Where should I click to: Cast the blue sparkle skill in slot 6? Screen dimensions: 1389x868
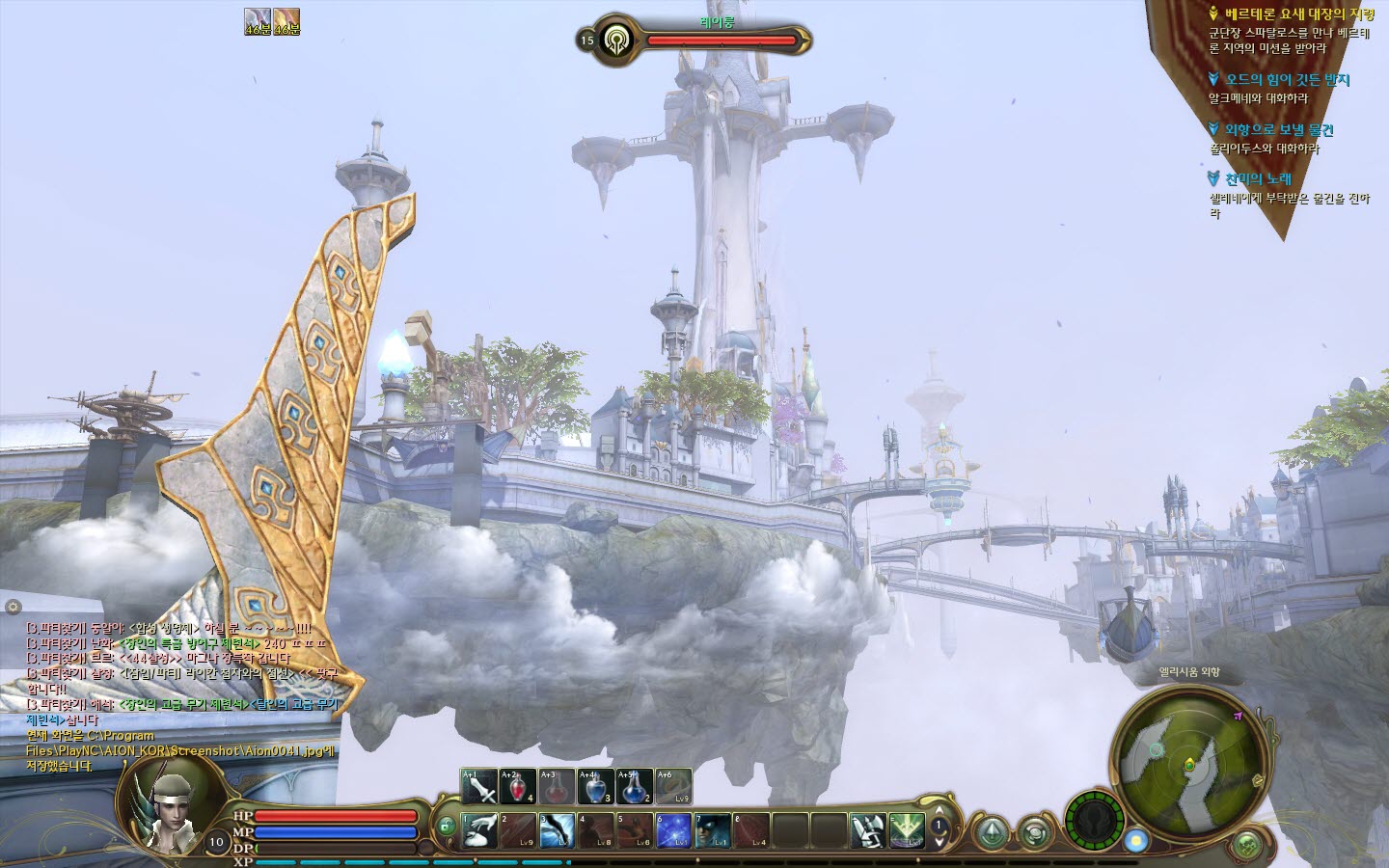pos(673,830)
